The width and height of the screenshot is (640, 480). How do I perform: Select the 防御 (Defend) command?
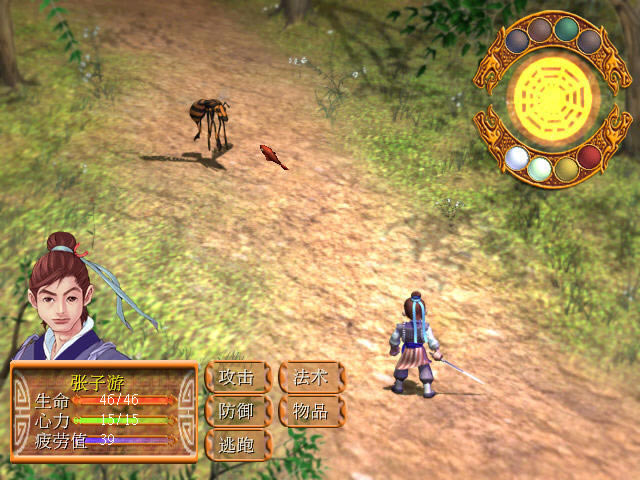237,411
